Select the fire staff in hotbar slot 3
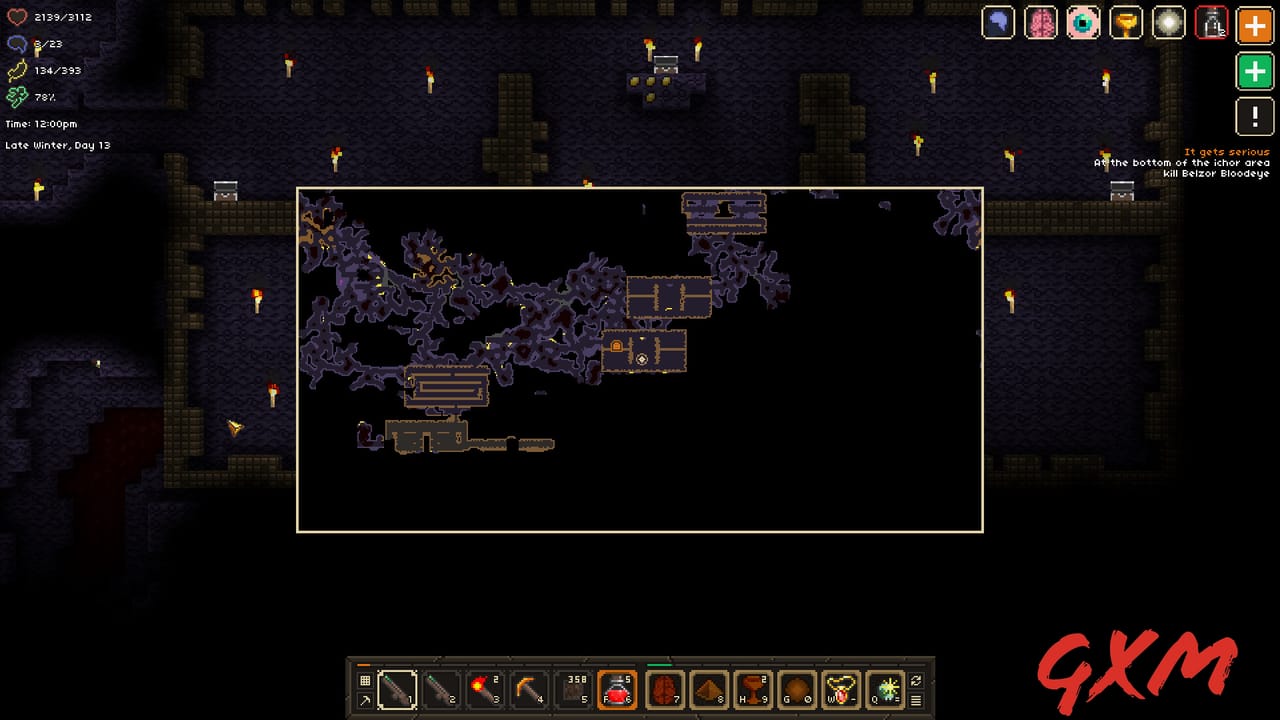This screenshot has height=720, width=1280. pyautogui.click(x=485, y=689)
